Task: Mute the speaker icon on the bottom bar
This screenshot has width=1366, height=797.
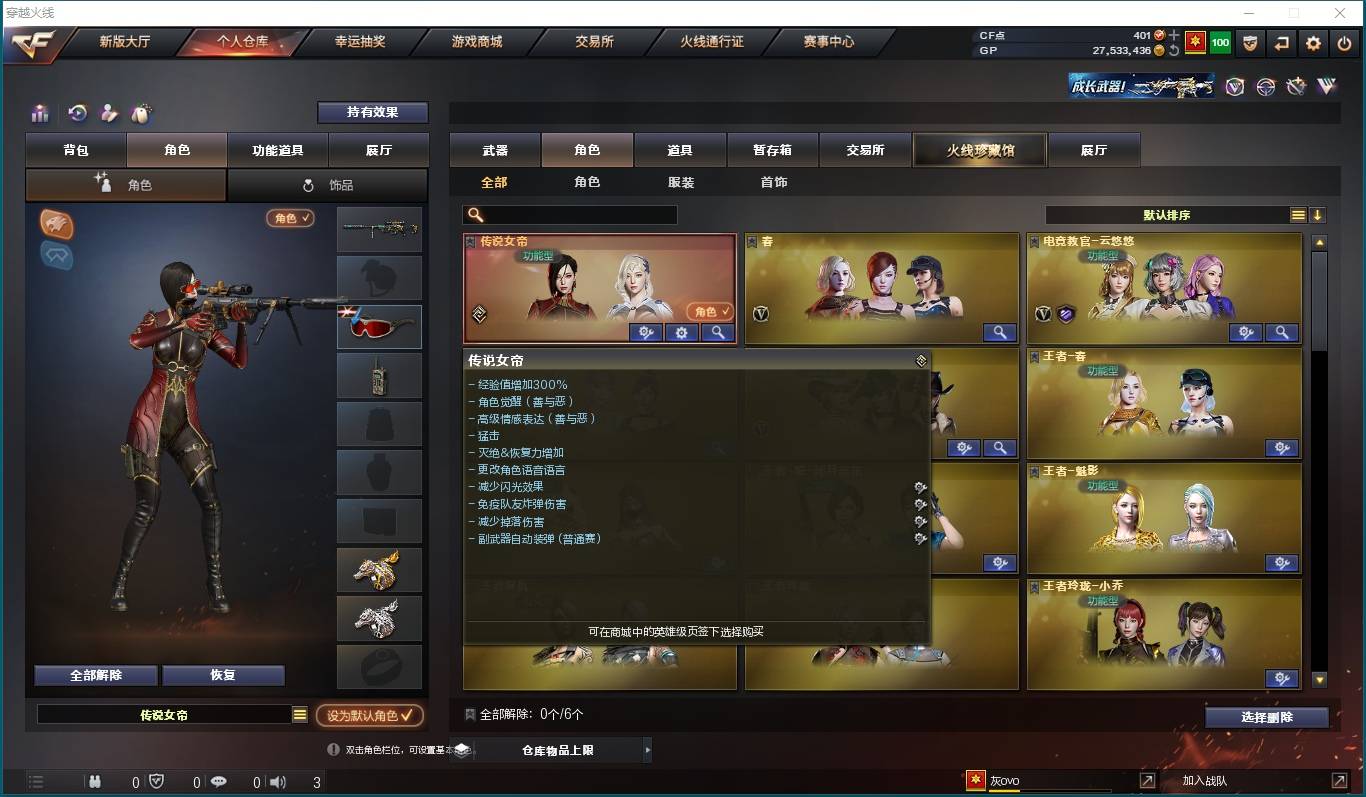Action: tap(275, 783)
